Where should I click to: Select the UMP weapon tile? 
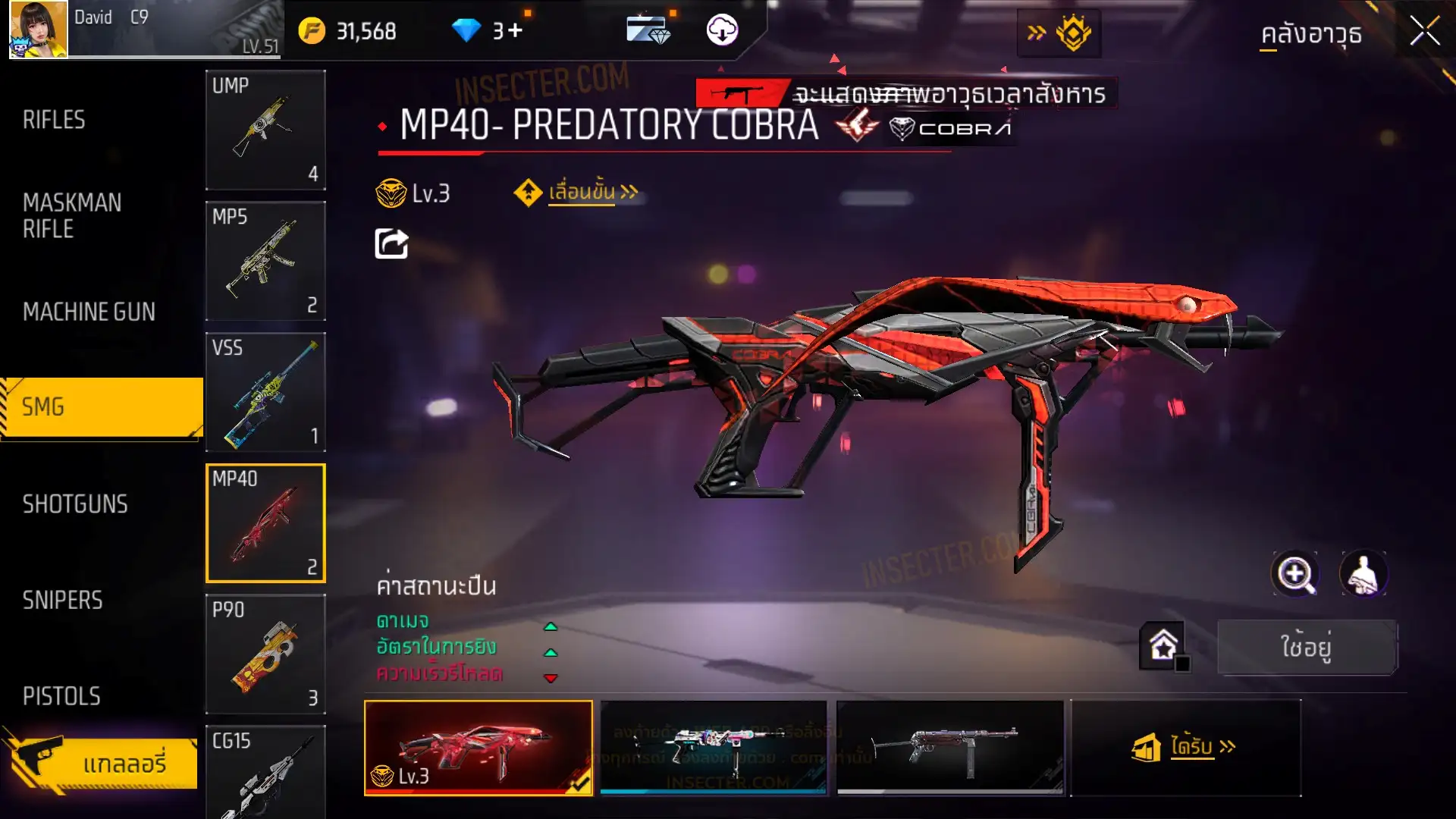(265, 130)
